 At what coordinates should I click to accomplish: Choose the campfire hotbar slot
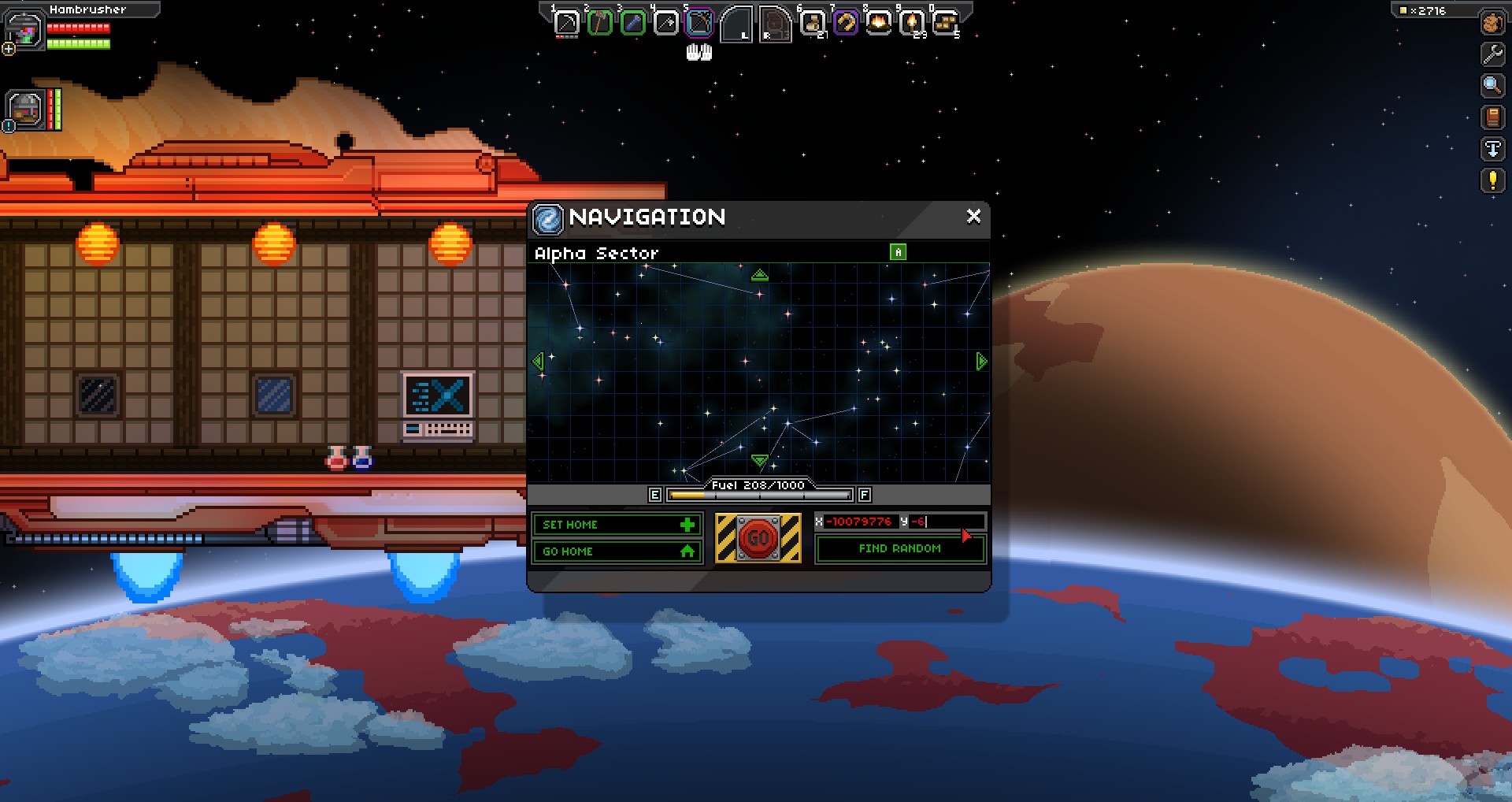point(878,23)
